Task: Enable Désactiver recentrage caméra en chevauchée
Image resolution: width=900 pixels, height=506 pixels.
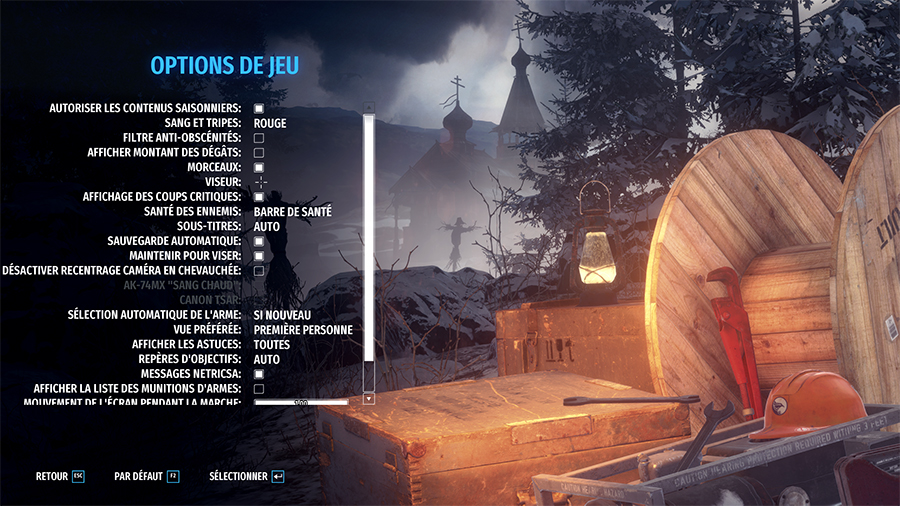Action: click(x=258, y=271)
